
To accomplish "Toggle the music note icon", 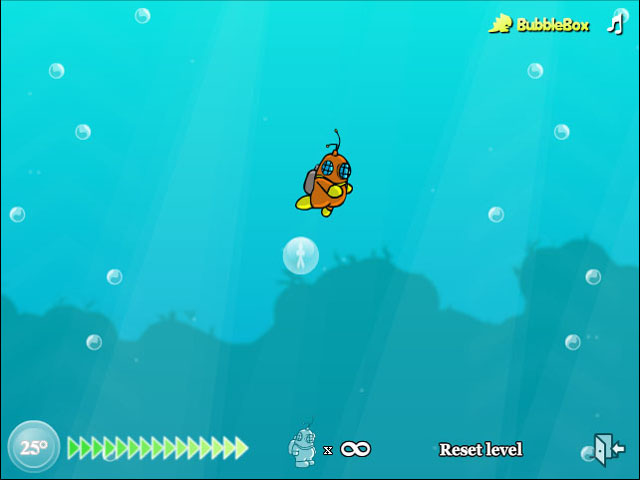I will [x=615, y=24].
